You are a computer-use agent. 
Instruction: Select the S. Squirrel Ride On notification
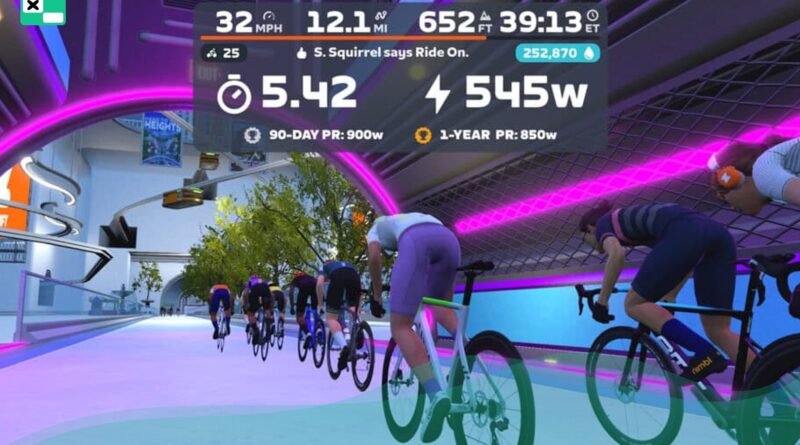(385, 52)
